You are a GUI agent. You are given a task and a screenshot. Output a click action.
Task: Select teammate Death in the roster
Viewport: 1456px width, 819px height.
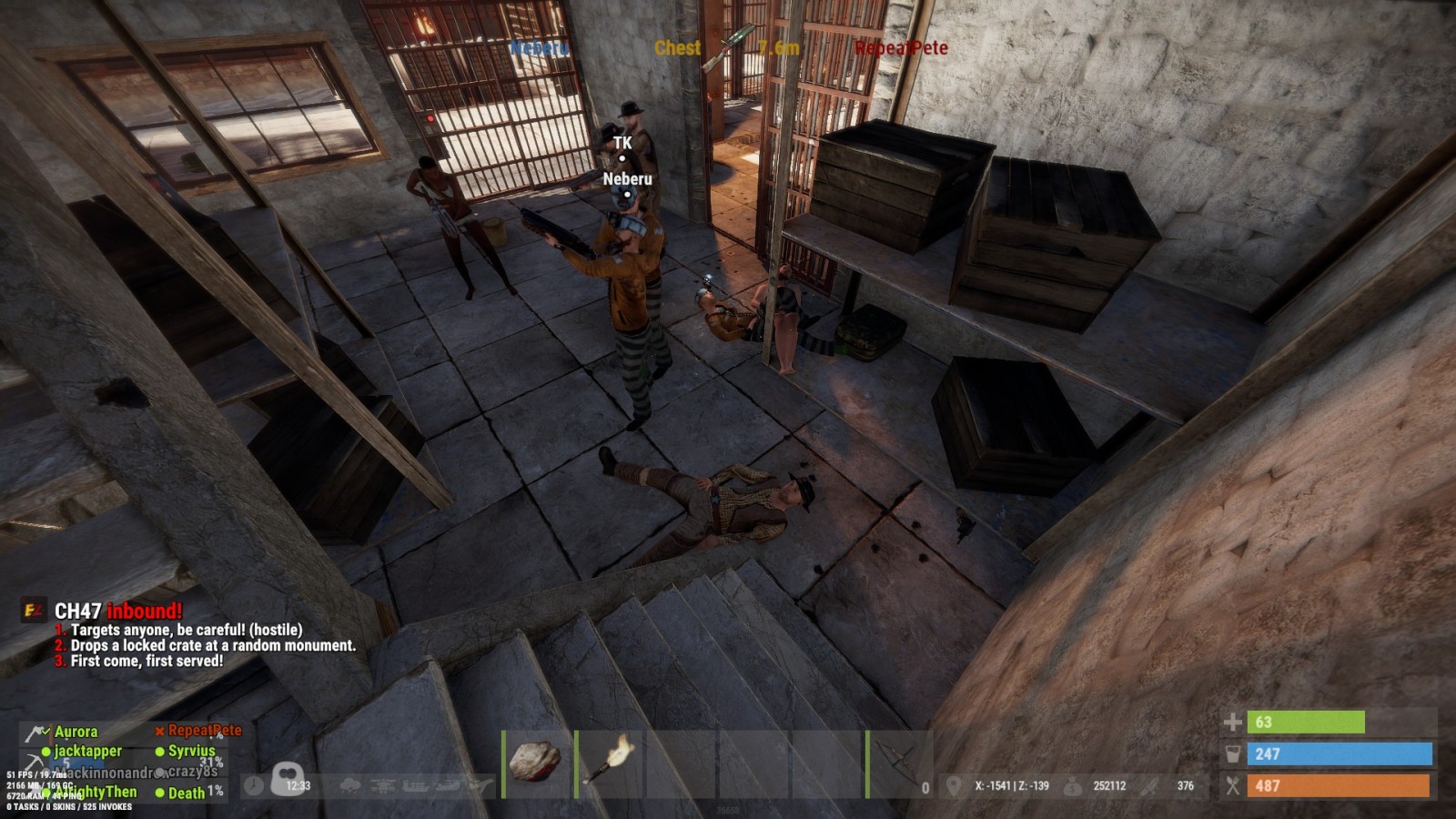[x=187, y=793]
